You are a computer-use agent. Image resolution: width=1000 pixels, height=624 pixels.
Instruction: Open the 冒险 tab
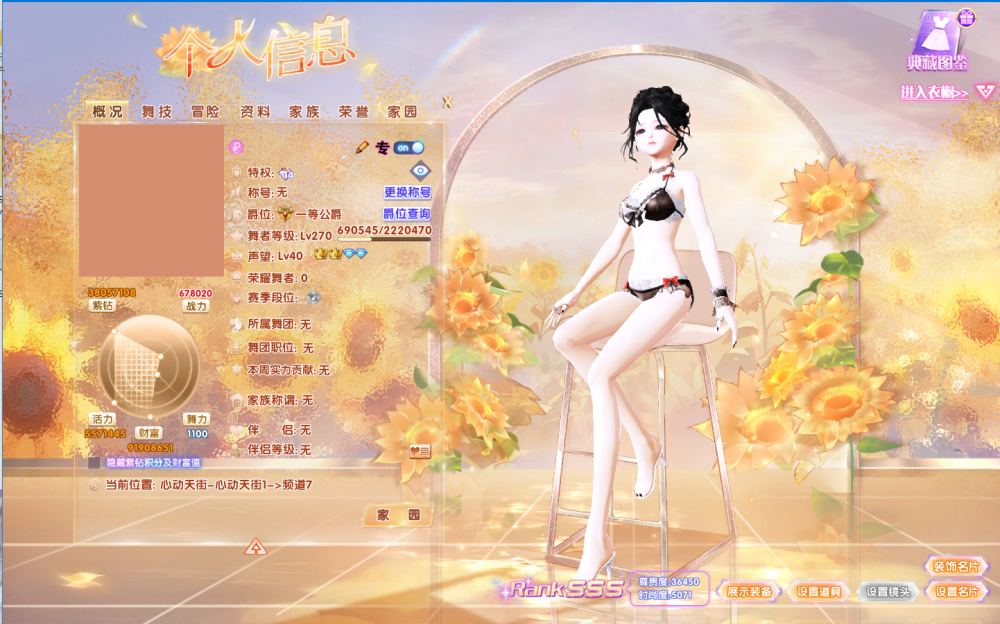205,112
